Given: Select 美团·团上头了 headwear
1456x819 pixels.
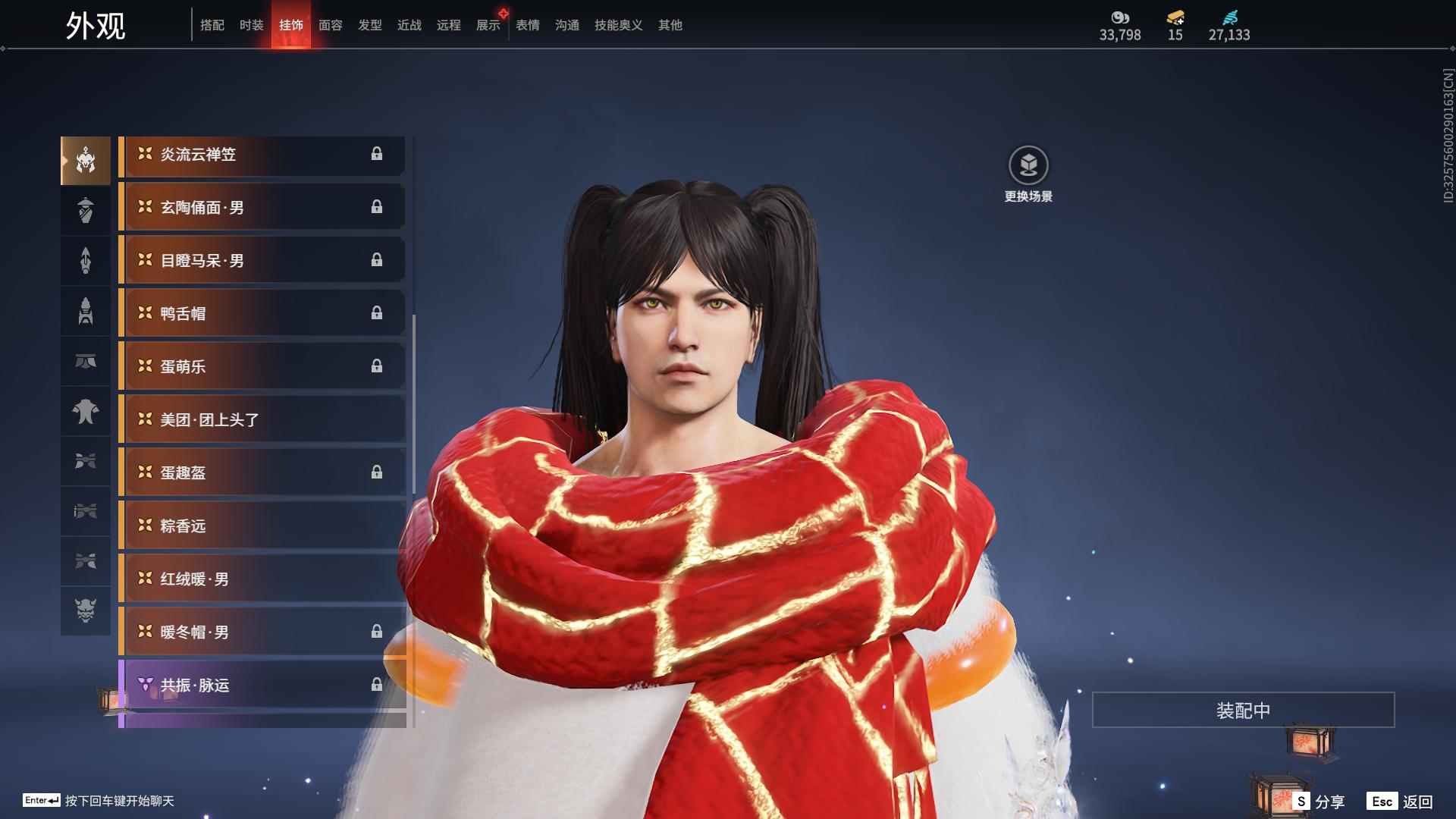Looking at the screenshot, I should (x=262, y=420).
